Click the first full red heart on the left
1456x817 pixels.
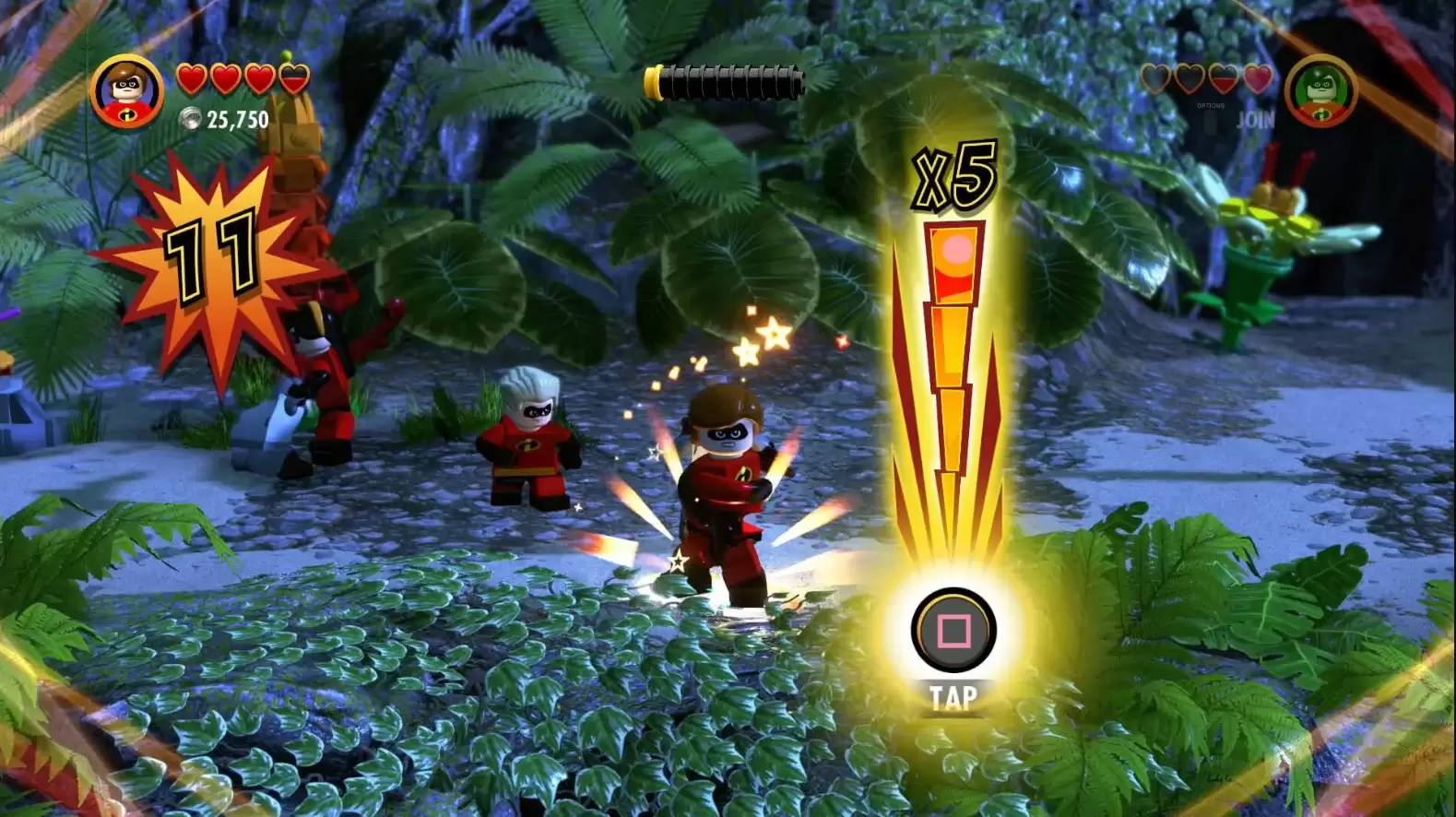coord(192,78)
